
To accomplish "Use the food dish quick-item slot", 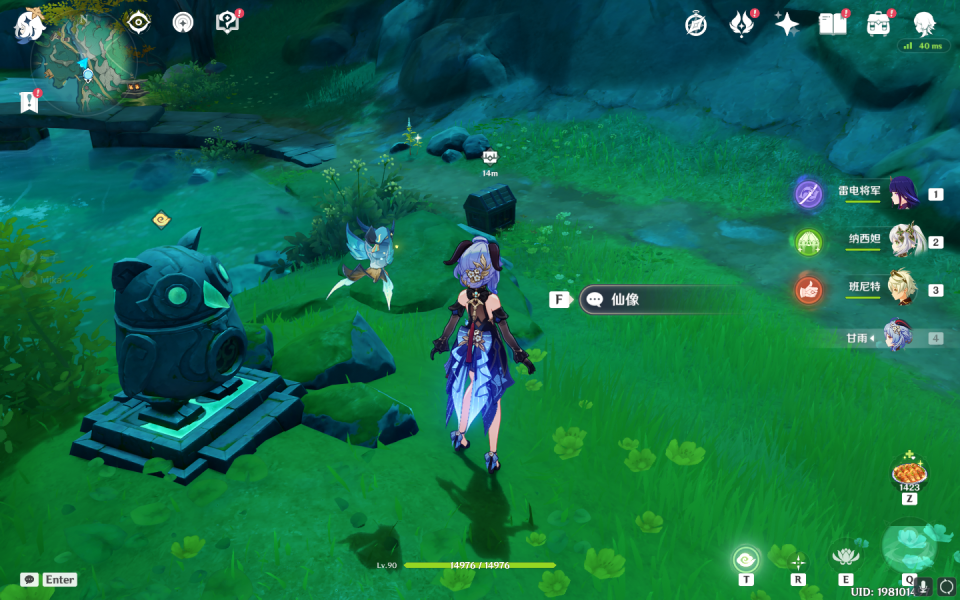I will (909, 470).
